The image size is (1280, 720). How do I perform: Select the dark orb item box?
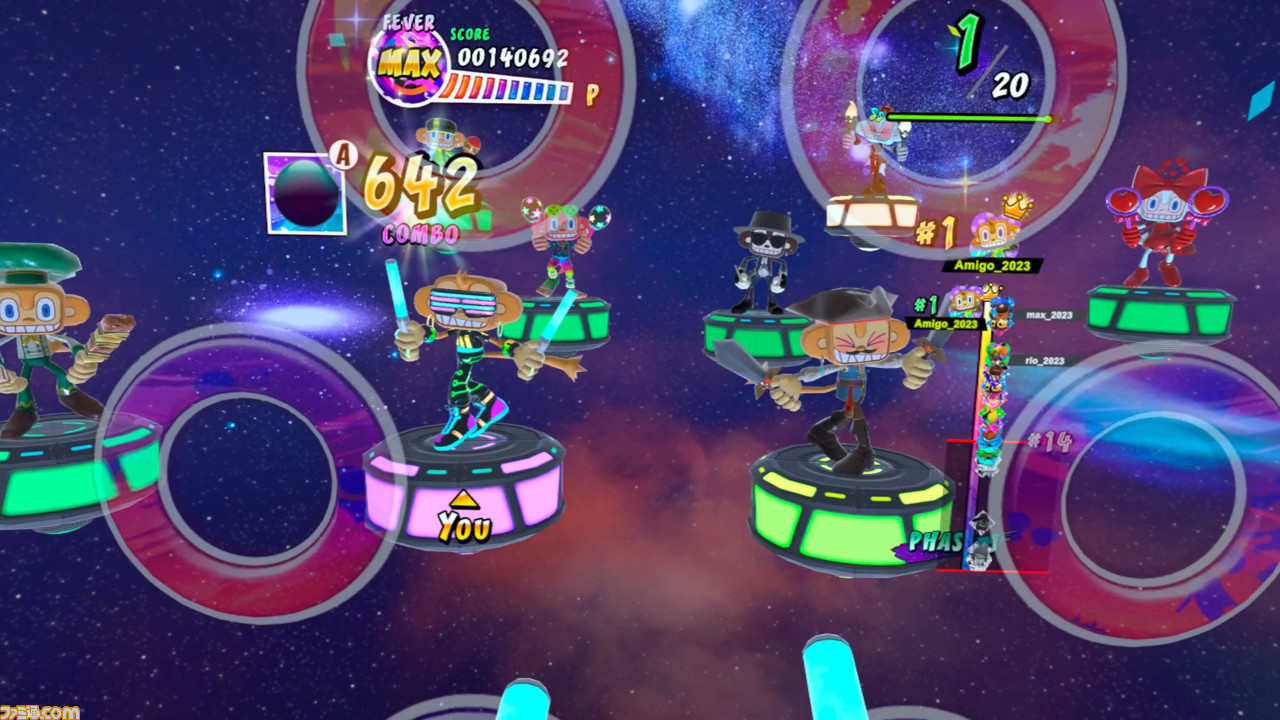pos(305,193)
